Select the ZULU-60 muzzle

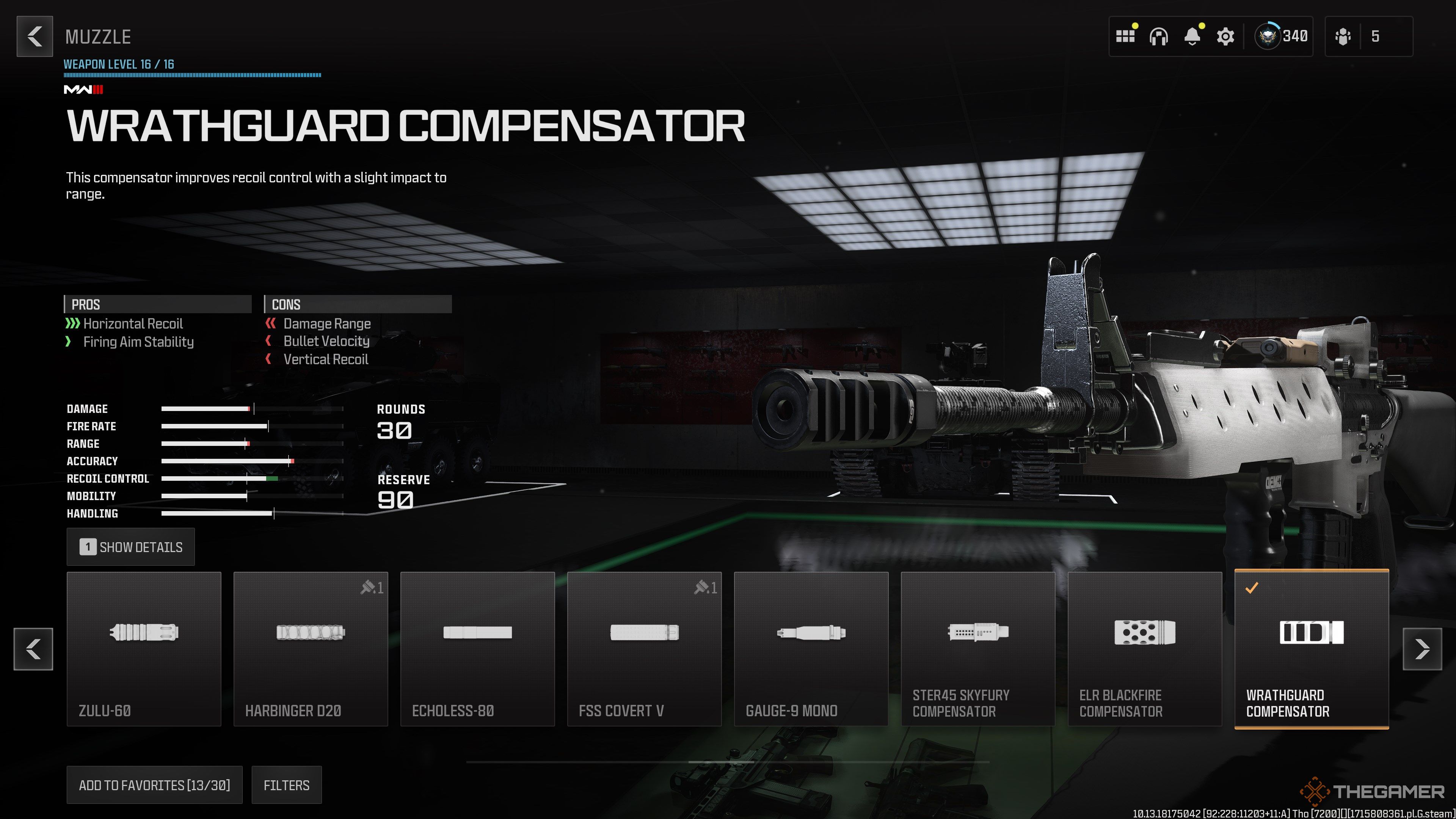(x=144, y=648)
